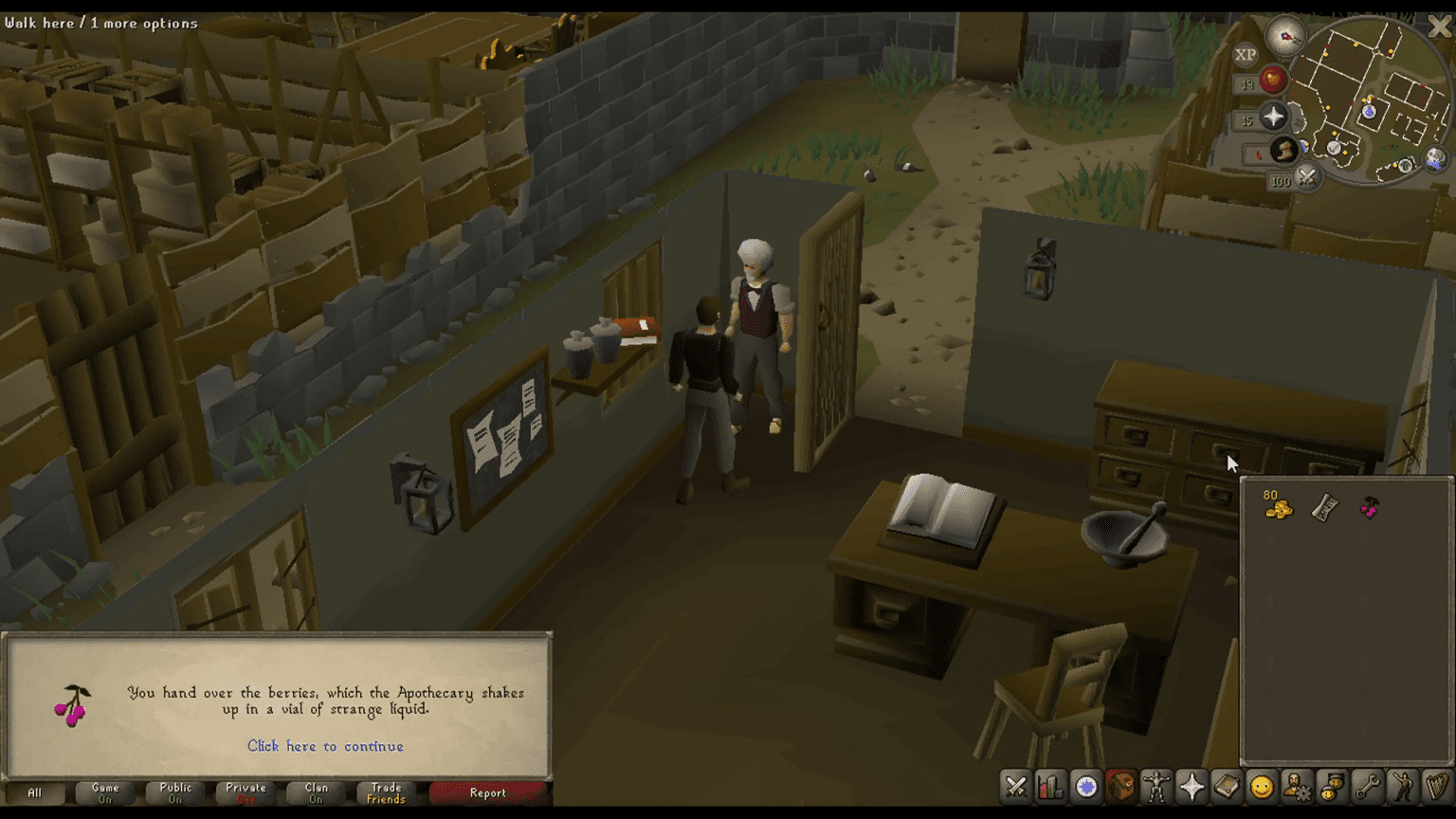Toggle Public chat off
The width and height of the screenshot is (1456, 819).
click(174, 793)
